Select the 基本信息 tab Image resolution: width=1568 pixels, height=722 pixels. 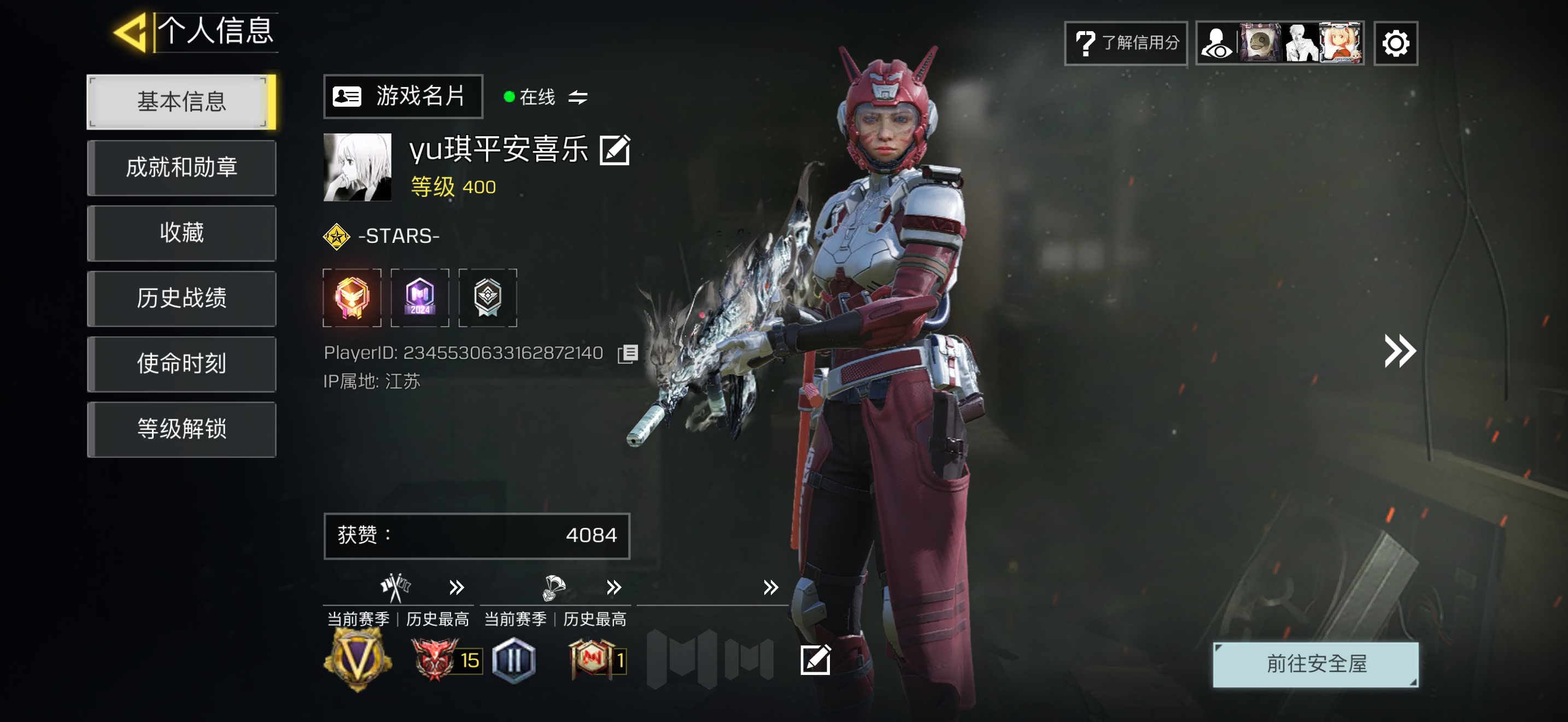point(181,102)
